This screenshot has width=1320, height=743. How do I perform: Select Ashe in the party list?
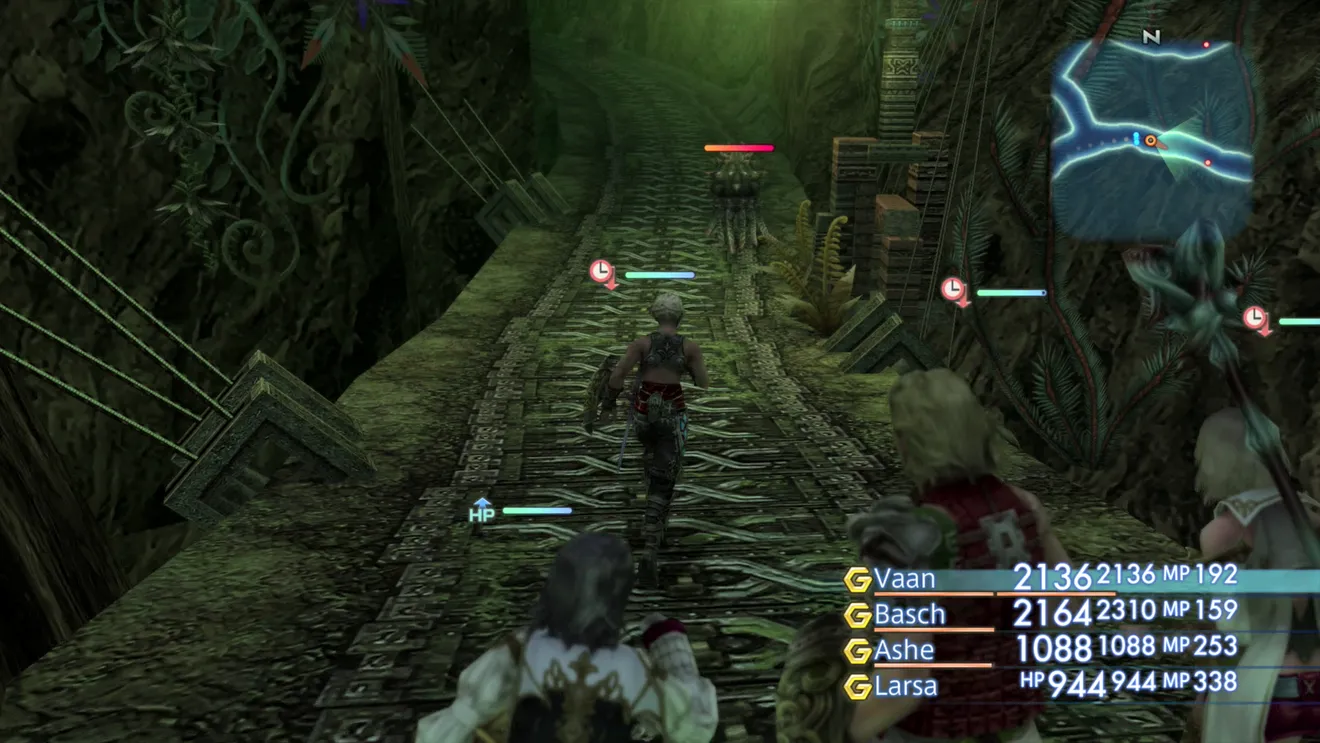click(x=904, y=650)
